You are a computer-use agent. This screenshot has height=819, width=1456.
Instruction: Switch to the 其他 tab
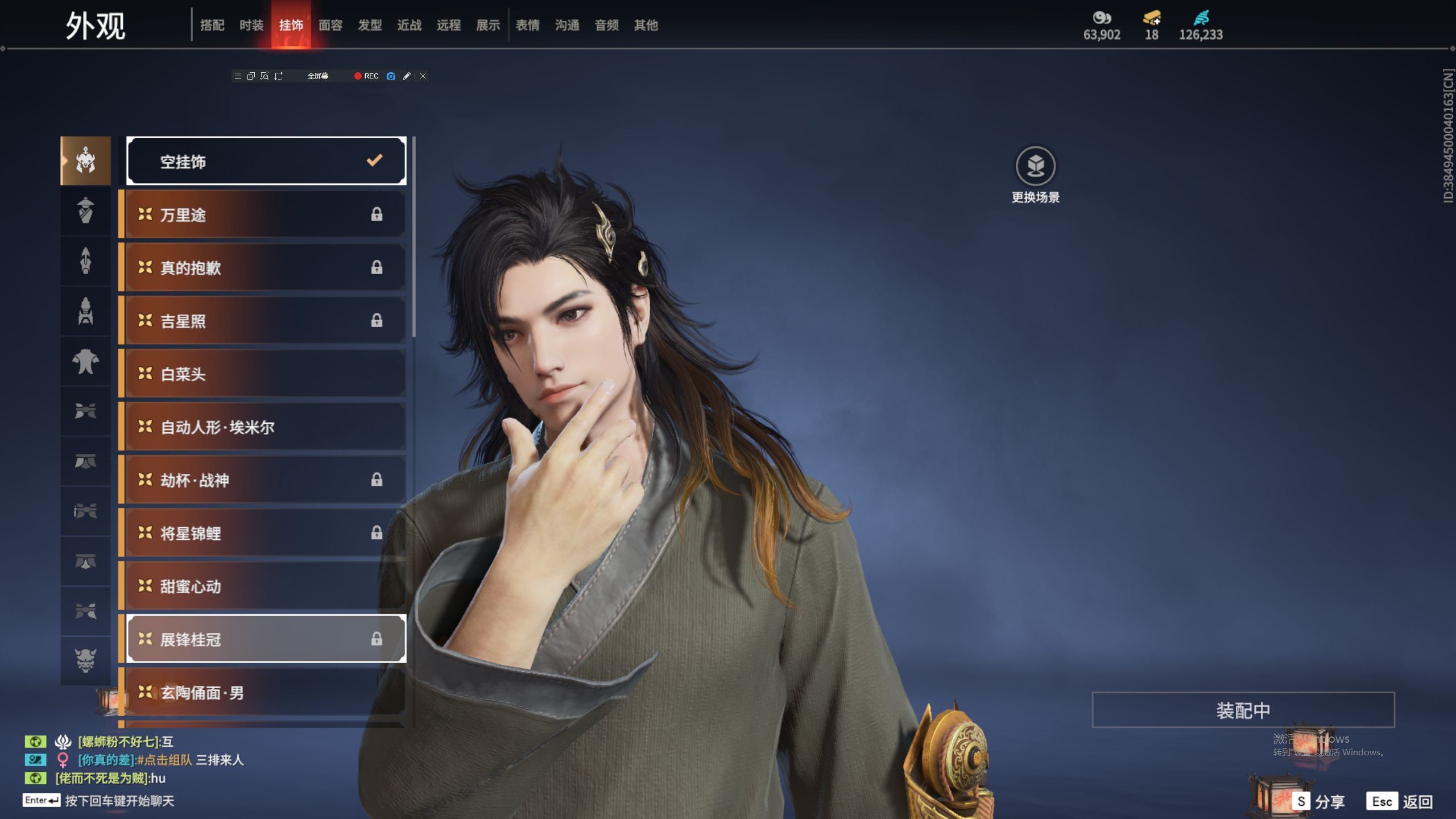tap(646, 25)
